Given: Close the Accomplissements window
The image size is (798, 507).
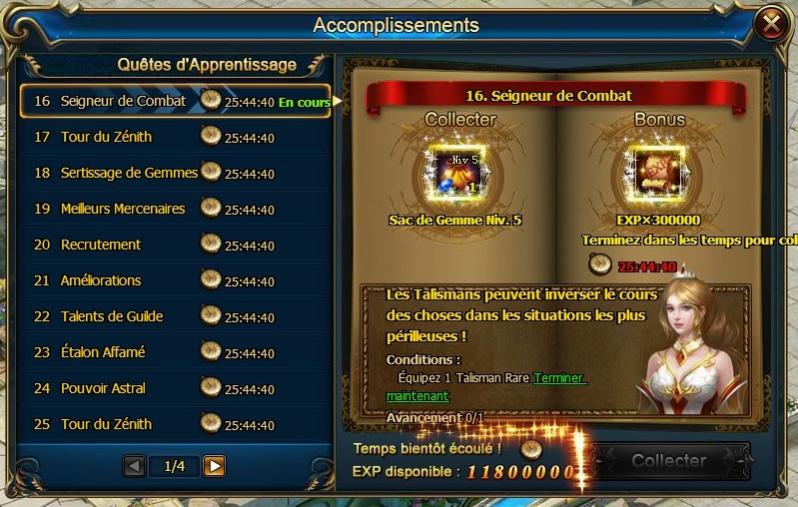Looking at the screenshot, I should pyautogui.click(x=772, y=24).
